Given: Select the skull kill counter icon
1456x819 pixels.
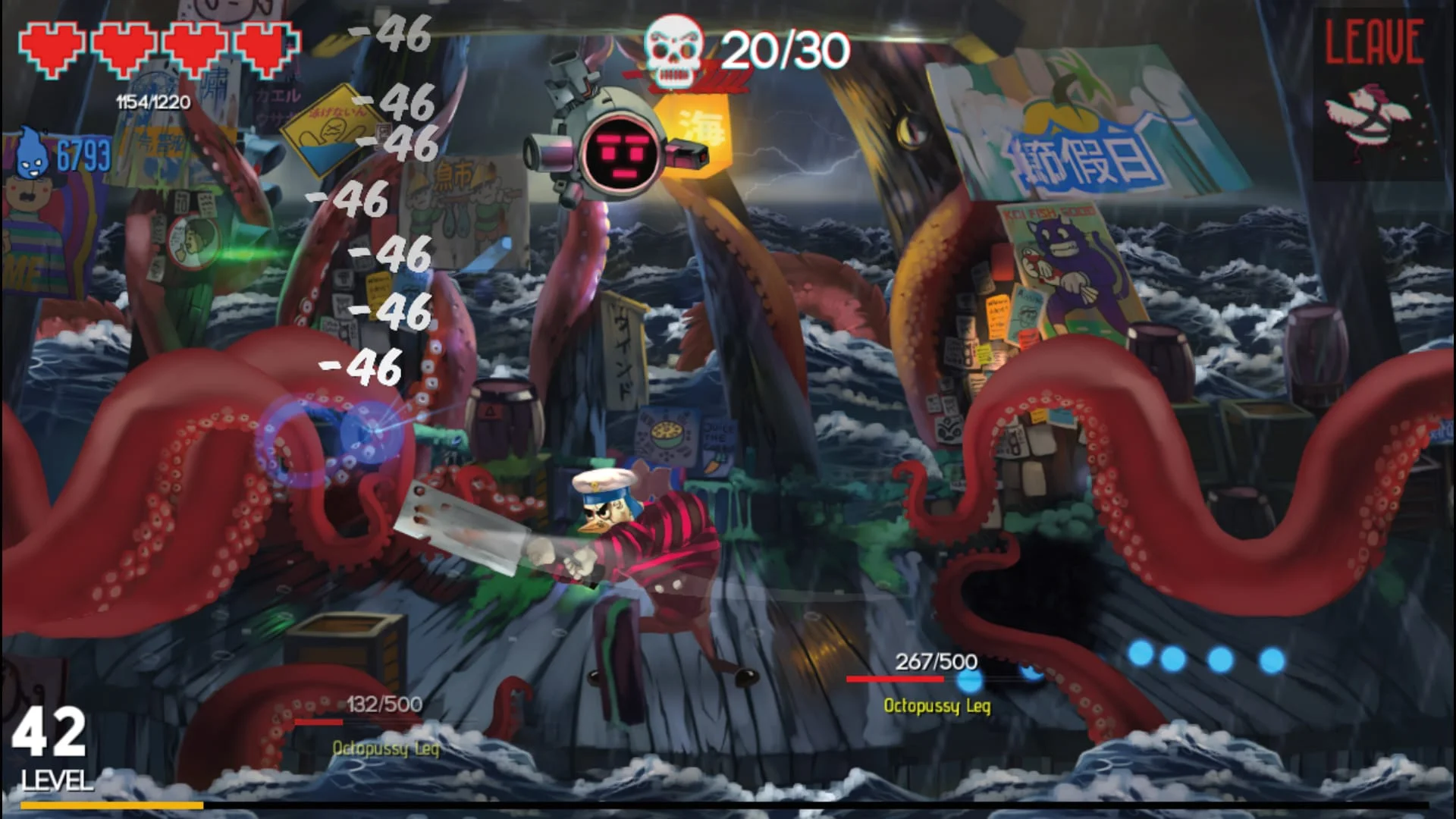Looking at the screenshot, I should pos(673,49).
